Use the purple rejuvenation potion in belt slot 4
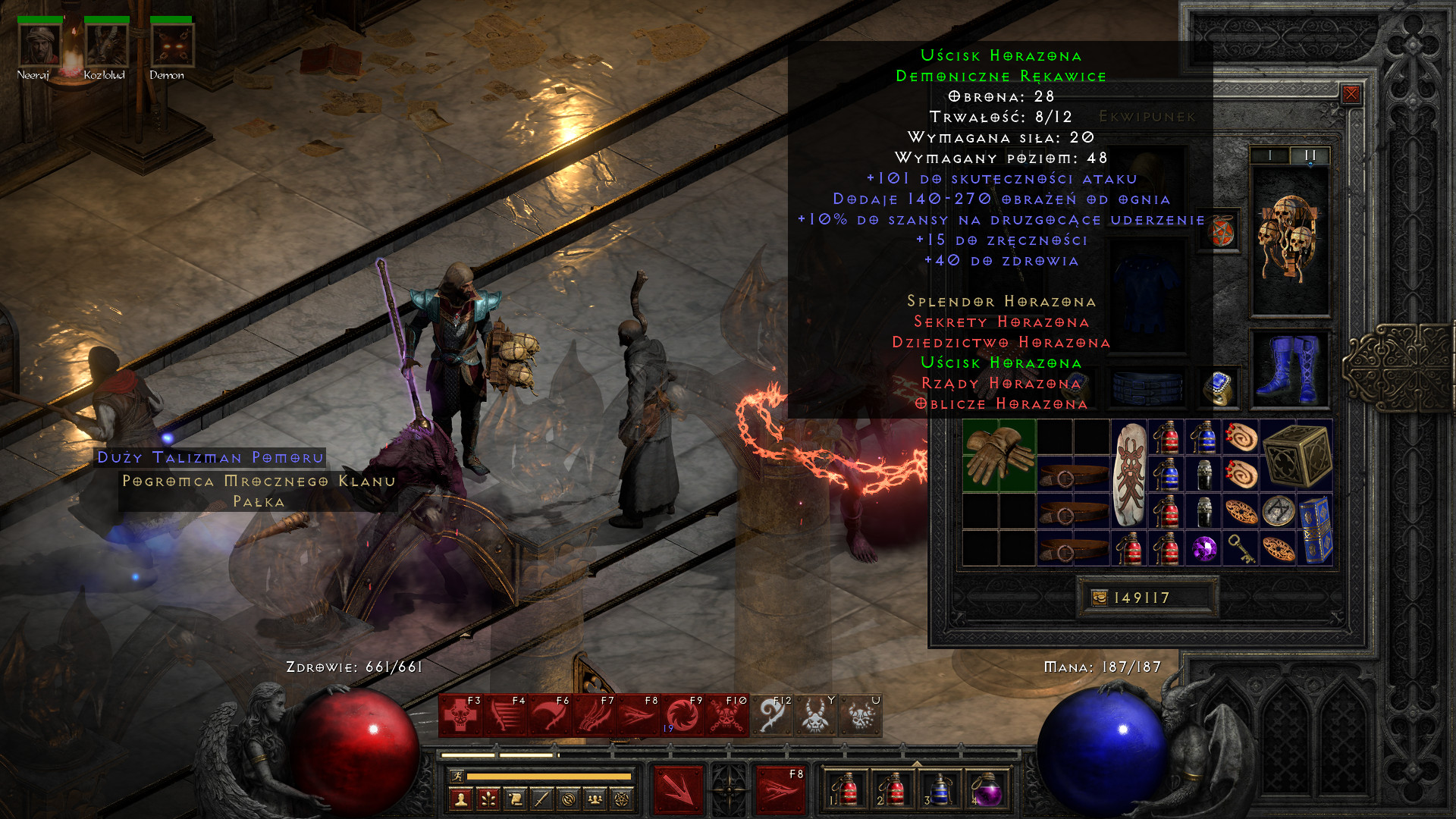 (x=985, y=790)
